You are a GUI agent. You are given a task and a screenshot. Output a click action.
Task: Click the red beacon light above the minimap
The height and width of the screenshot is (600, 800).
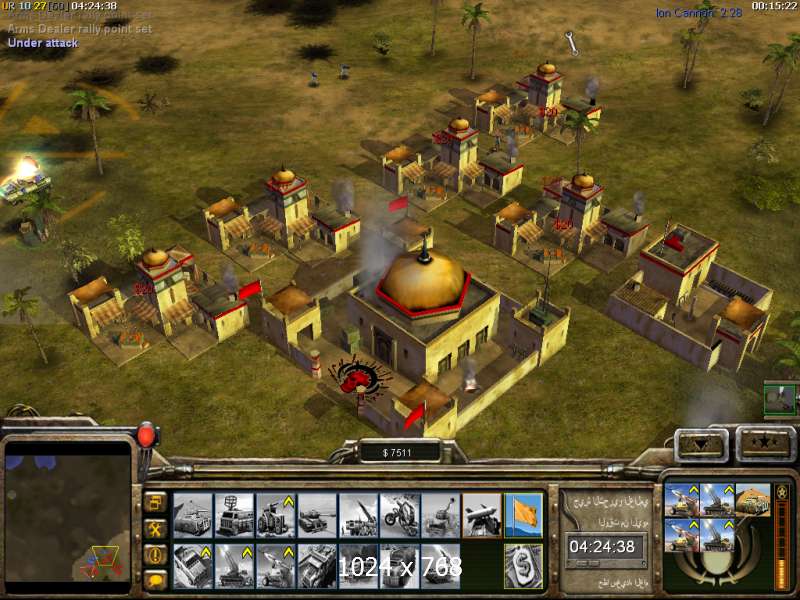(x=147, y=436)
